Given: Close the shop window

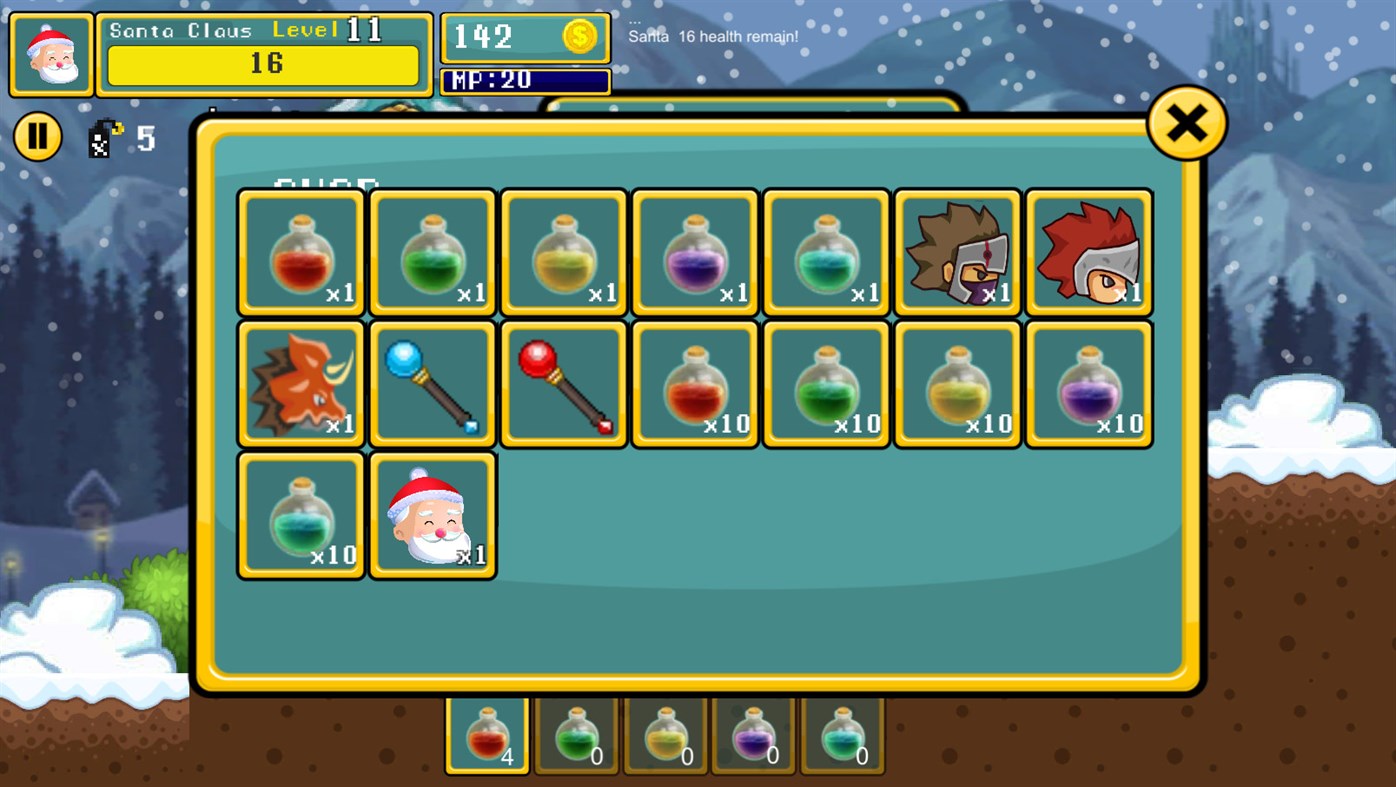Looking at the screenshot, I should tap(1185, 121).
